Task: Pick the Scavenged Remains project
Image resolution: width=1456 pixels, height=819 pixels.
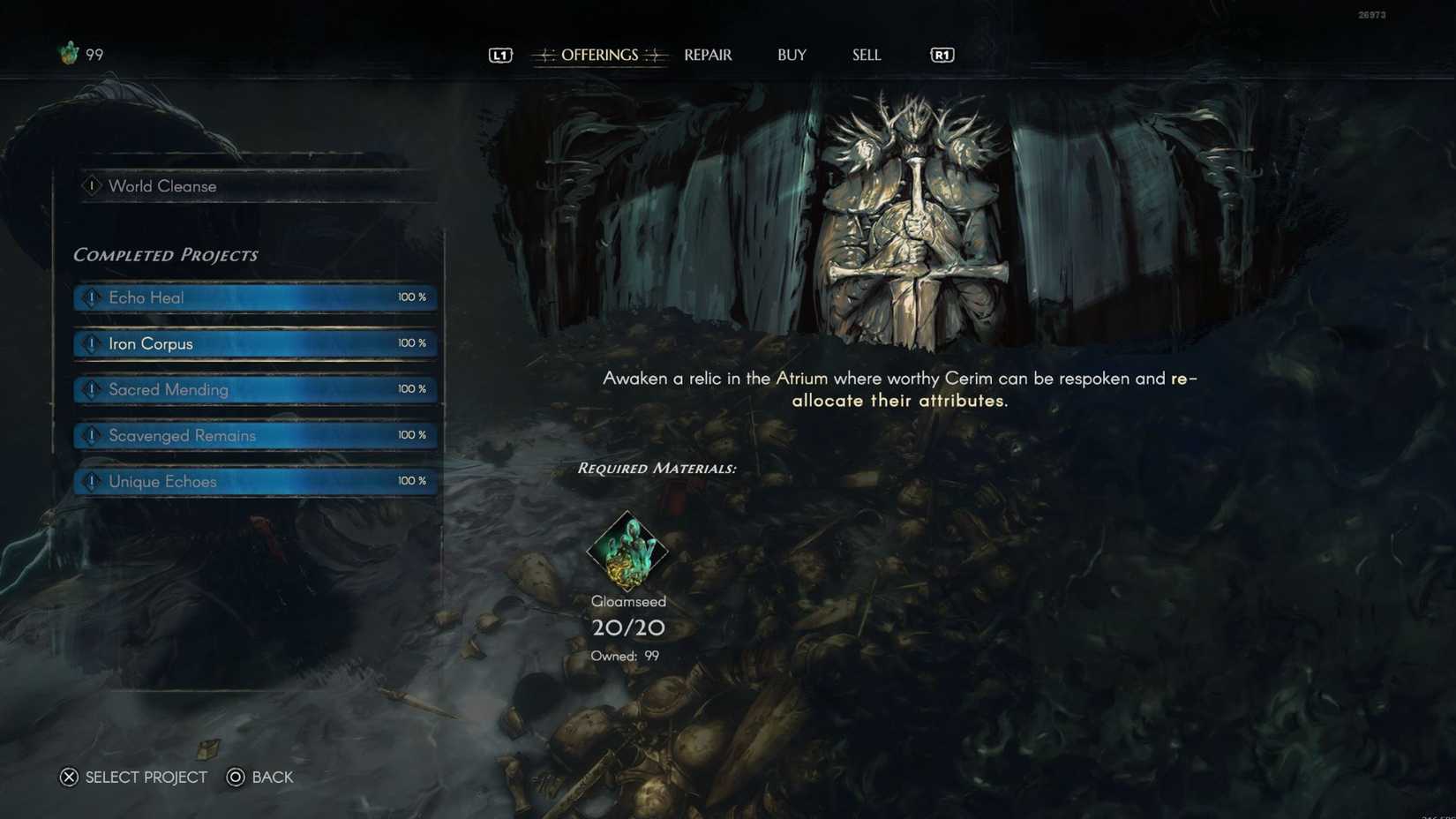Action: click(256, 435)
